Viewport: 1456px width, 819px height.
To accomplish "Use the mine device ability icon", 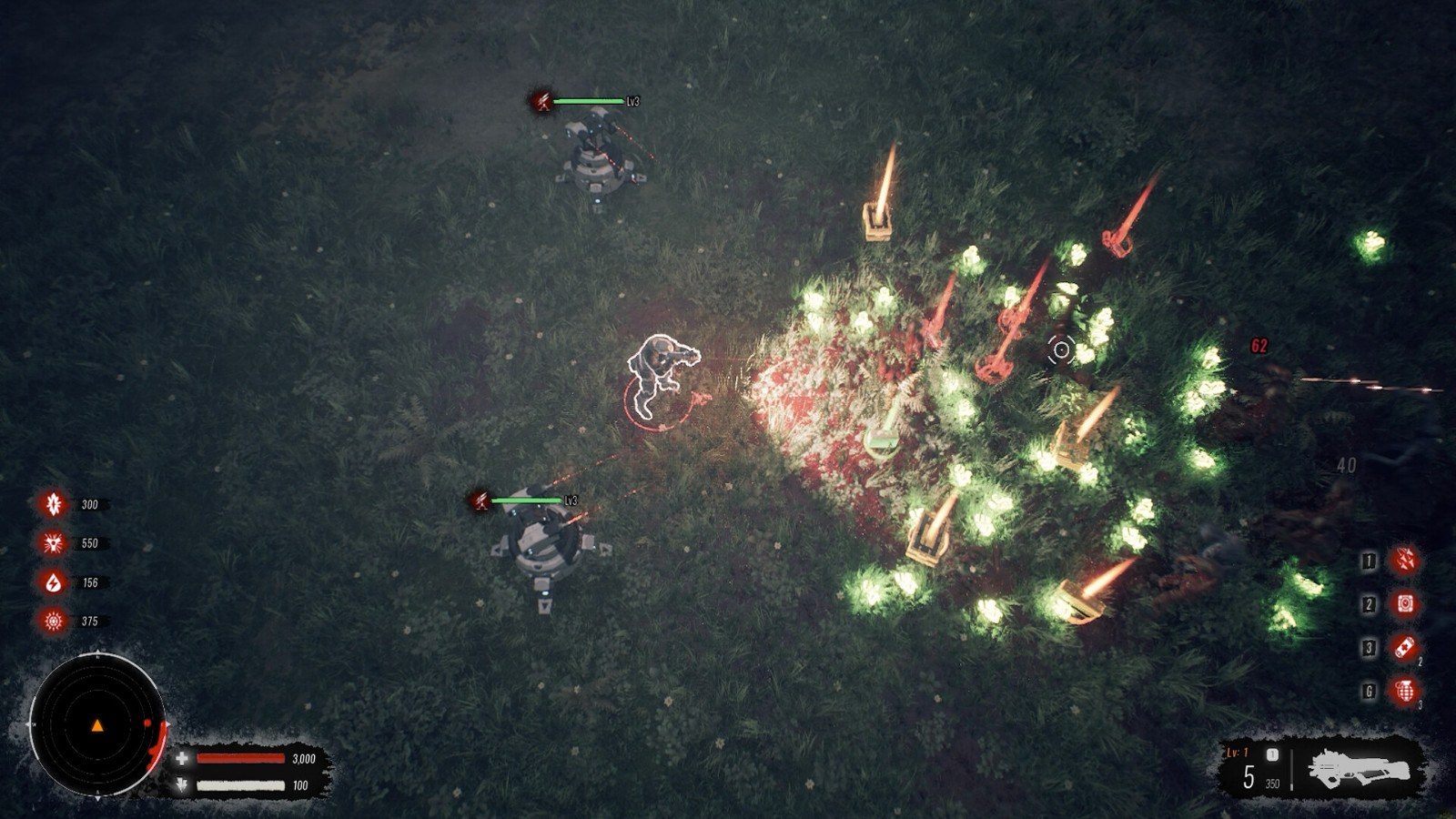I will tap(1405, 604).
